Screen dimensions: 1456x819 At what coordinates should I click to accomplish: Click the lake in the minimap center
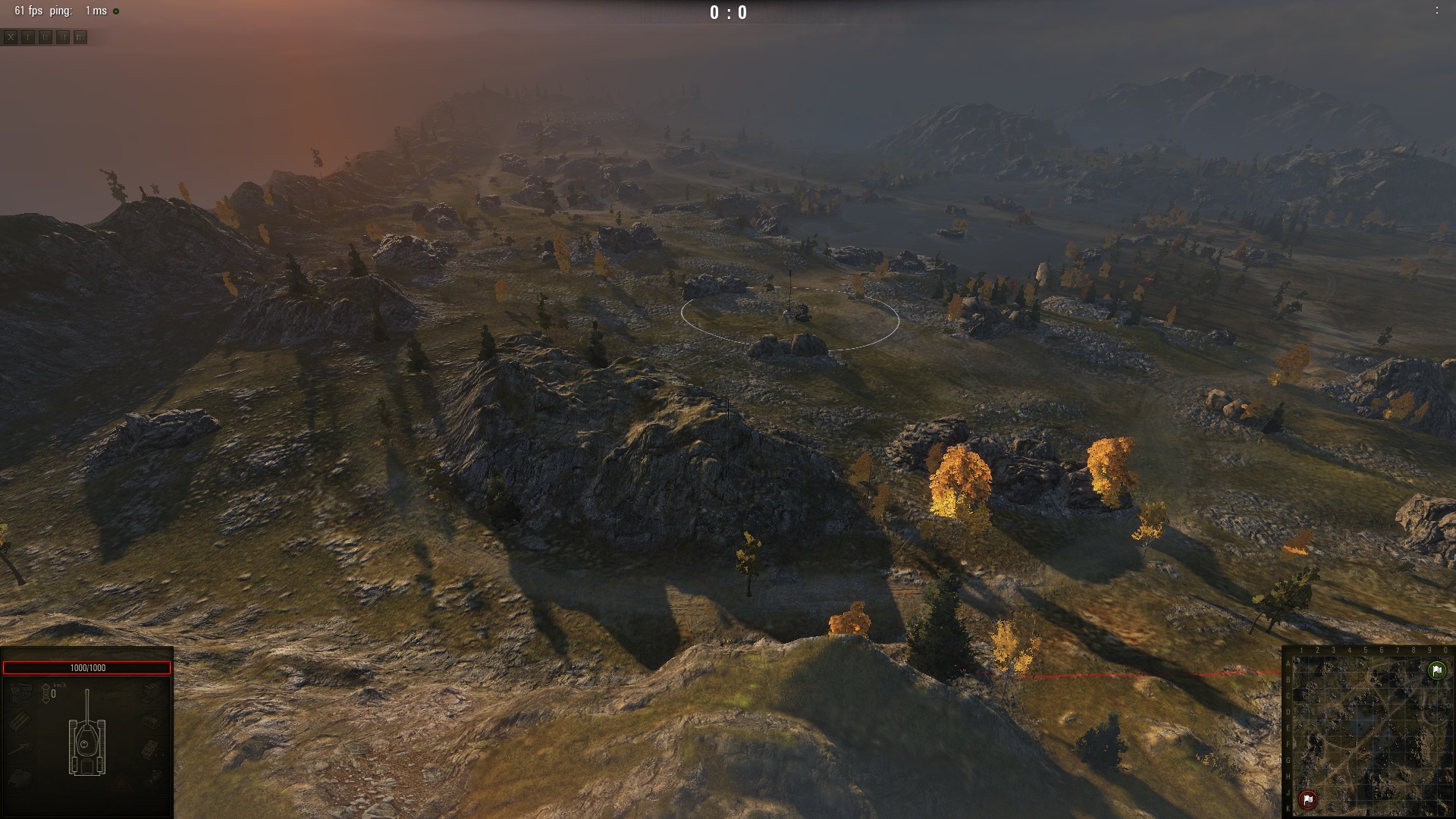[x=1365, y=732]
